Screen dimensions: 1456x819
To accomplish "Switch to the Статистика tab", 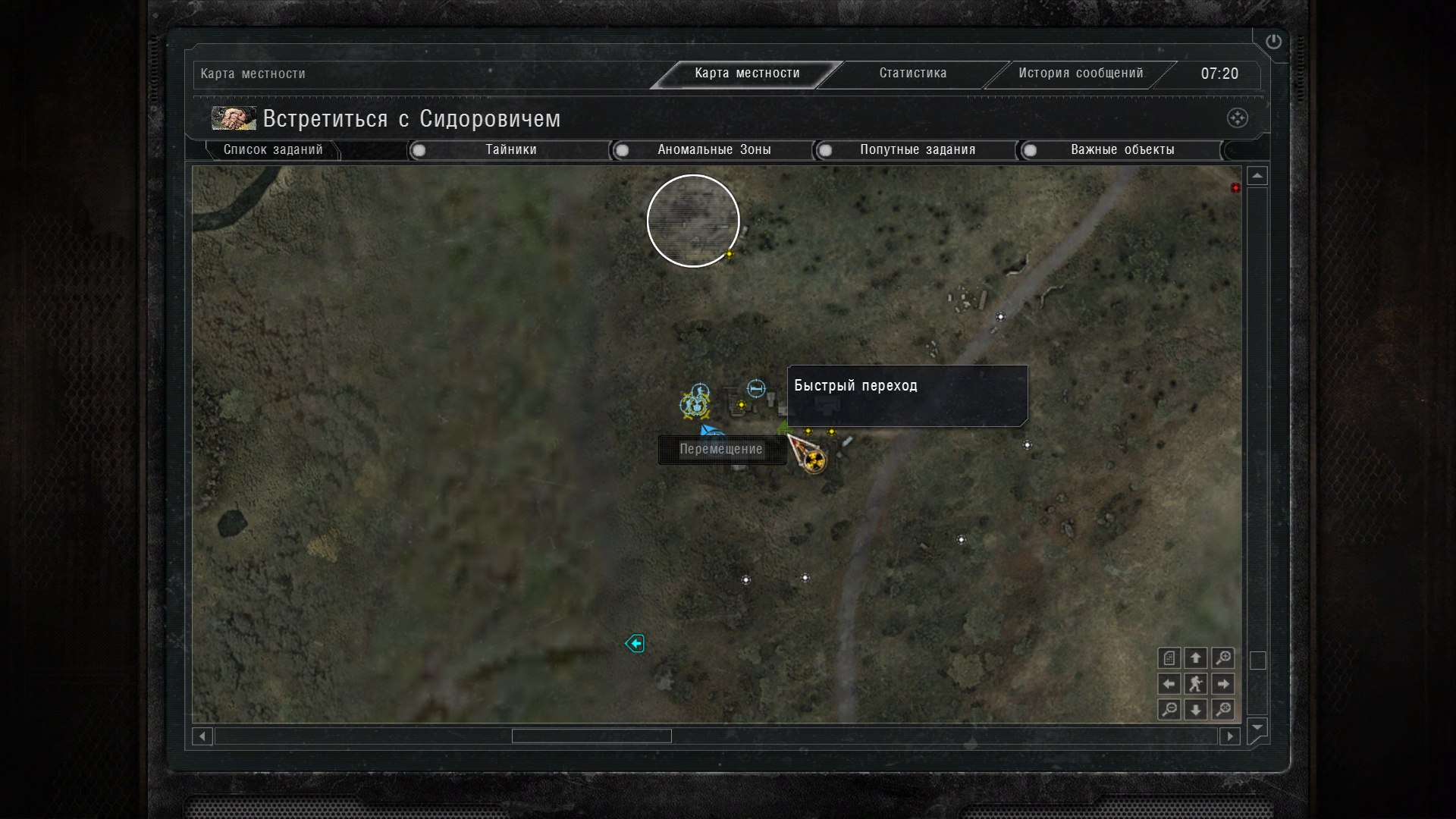I will coord(912,74).
